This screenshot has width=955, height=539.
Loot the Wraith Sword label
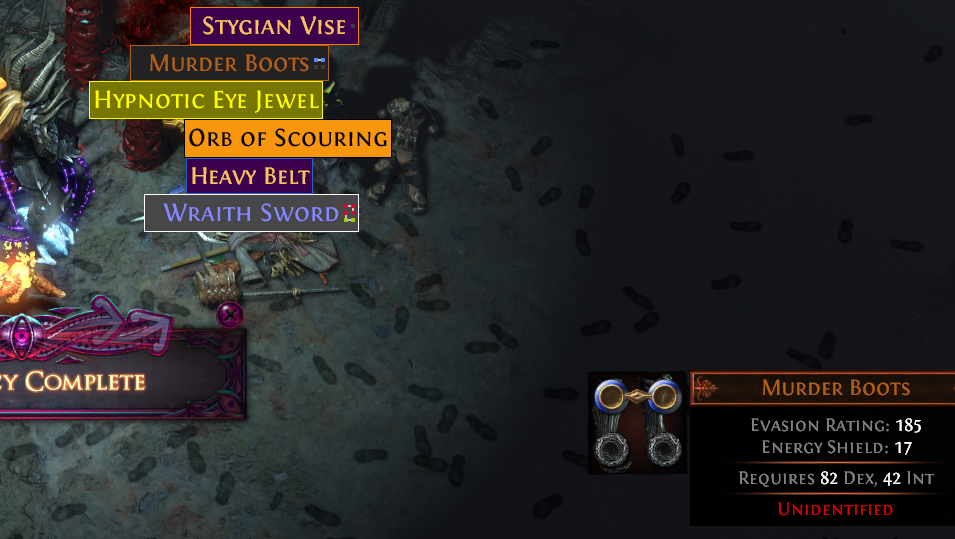251,213
